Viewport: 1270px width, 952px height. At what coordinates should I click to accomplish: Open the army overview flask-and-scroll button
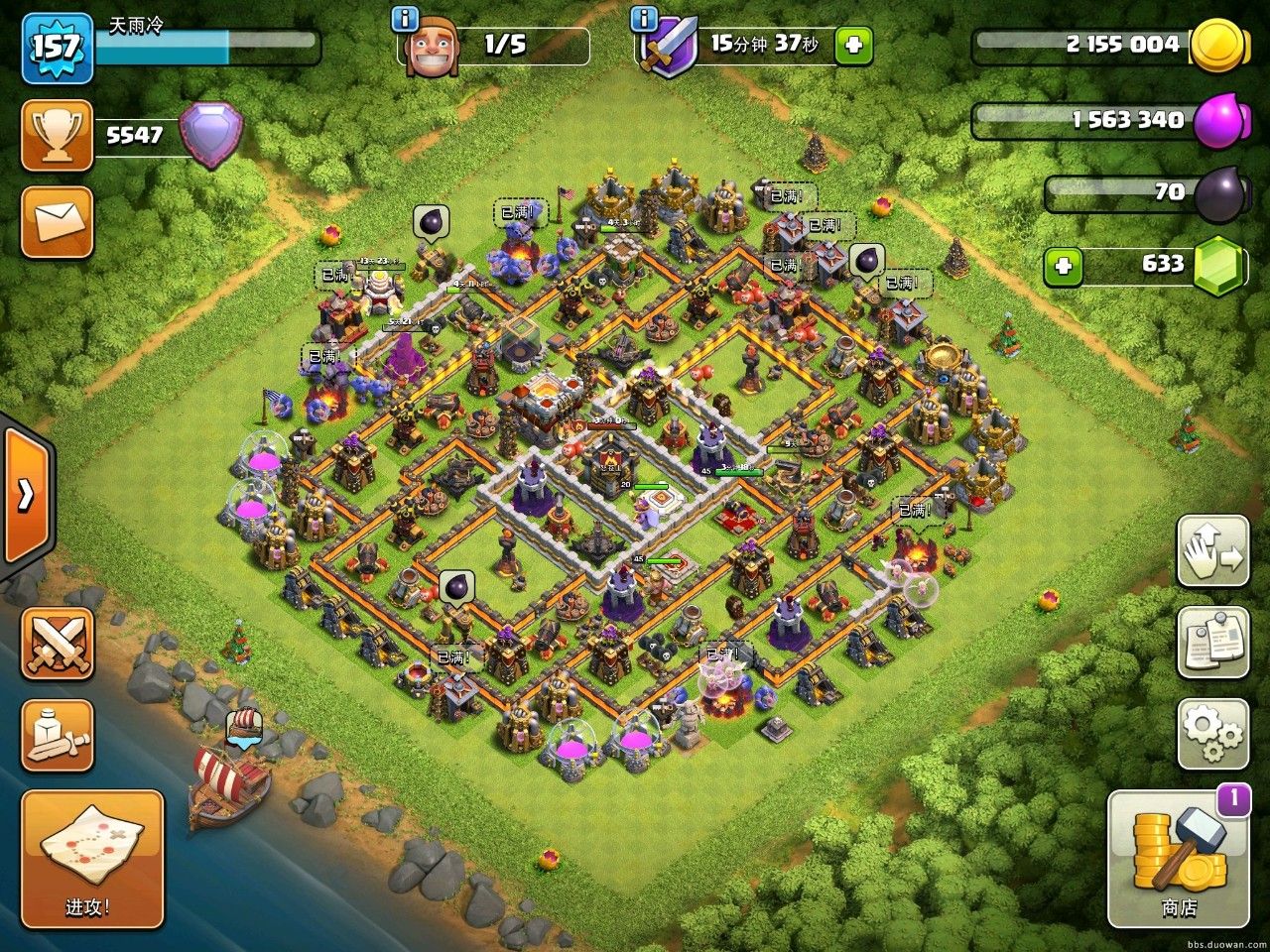(x=58, y=735)
